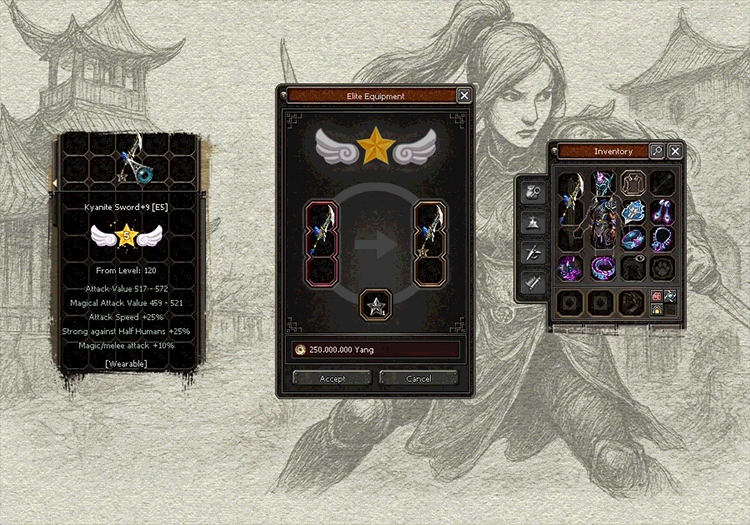
Task: Select the purple earrings slot
Action: (x=662, y=212)
